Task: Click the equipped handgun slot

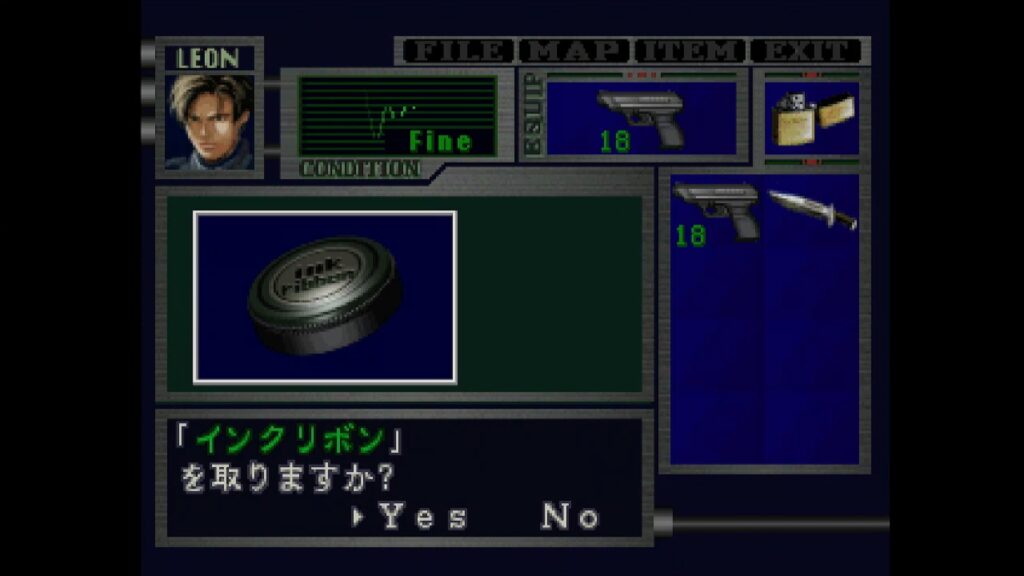Action: coord(641,119)
